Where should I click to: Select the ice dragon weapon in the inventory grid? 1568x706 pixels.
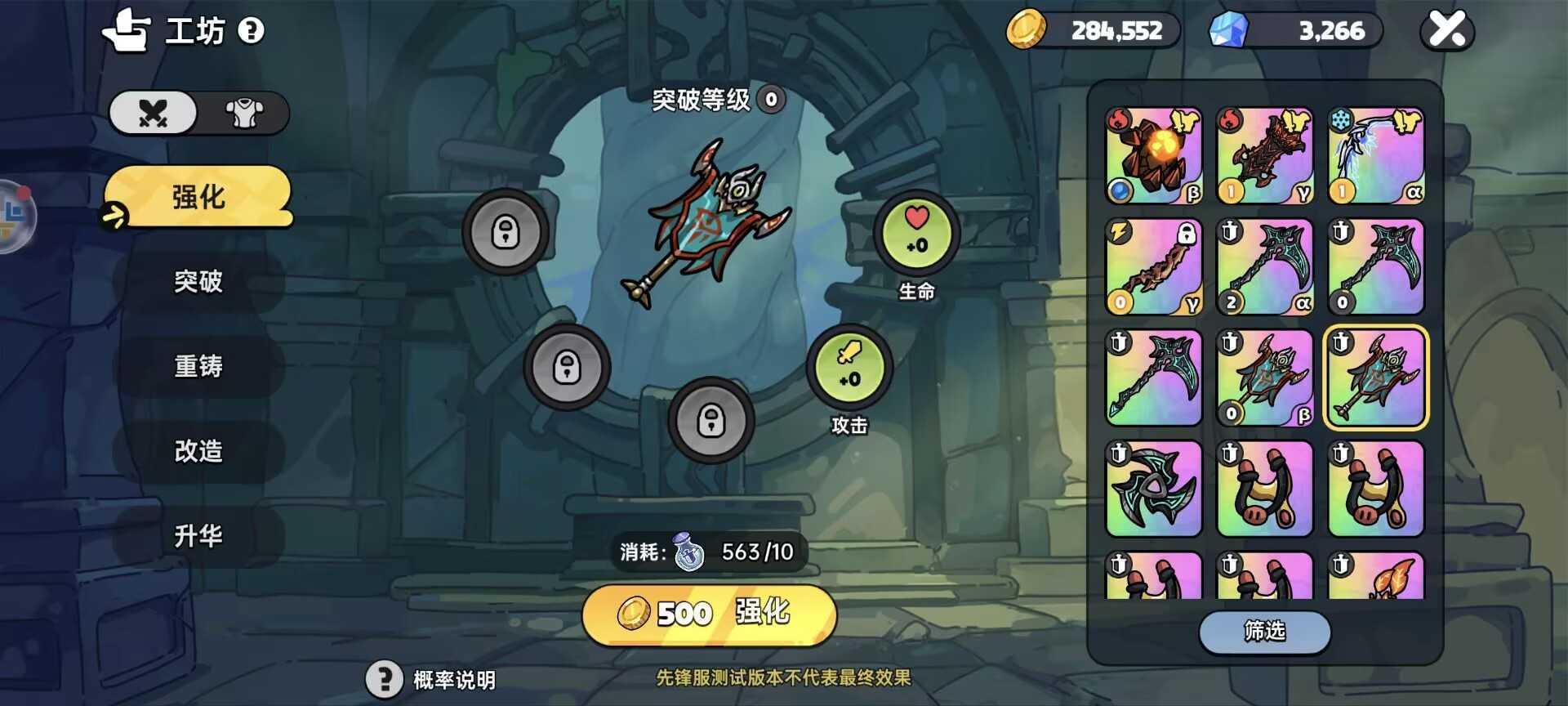point(1375,155)
